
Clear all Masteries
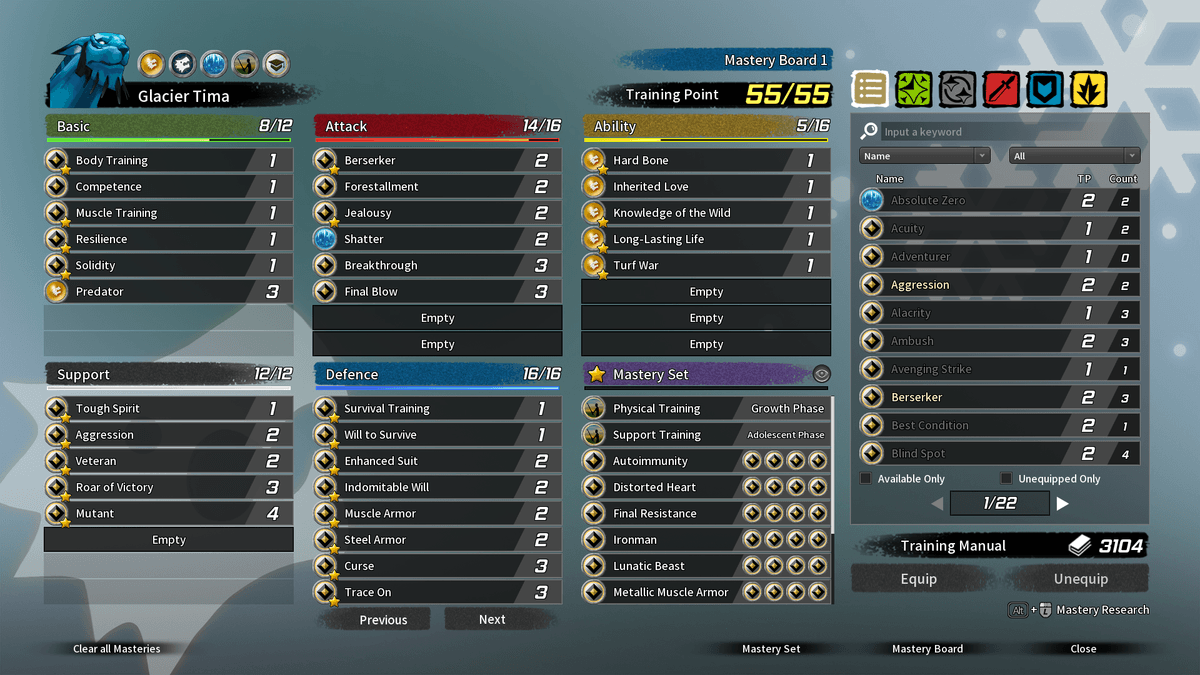[x=116, y=649]
